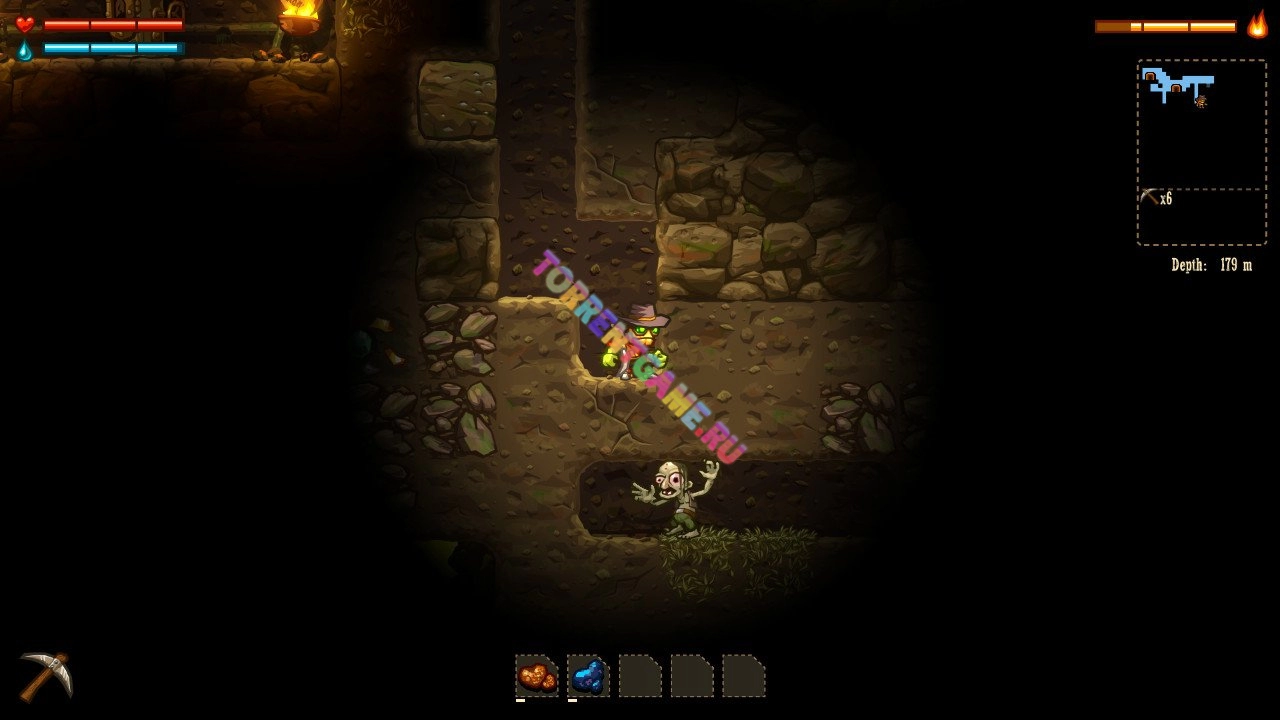Click the pickaxe tool icon
This screenshot has width=1280, height=720.
pyautogui.click(x=46, y=675)
